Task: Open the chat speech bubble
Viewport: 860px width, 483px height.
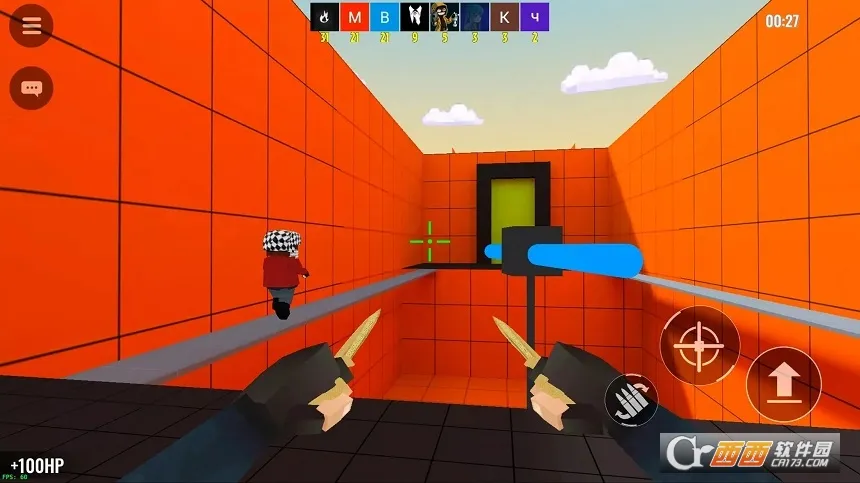Action: click(31, 88)
